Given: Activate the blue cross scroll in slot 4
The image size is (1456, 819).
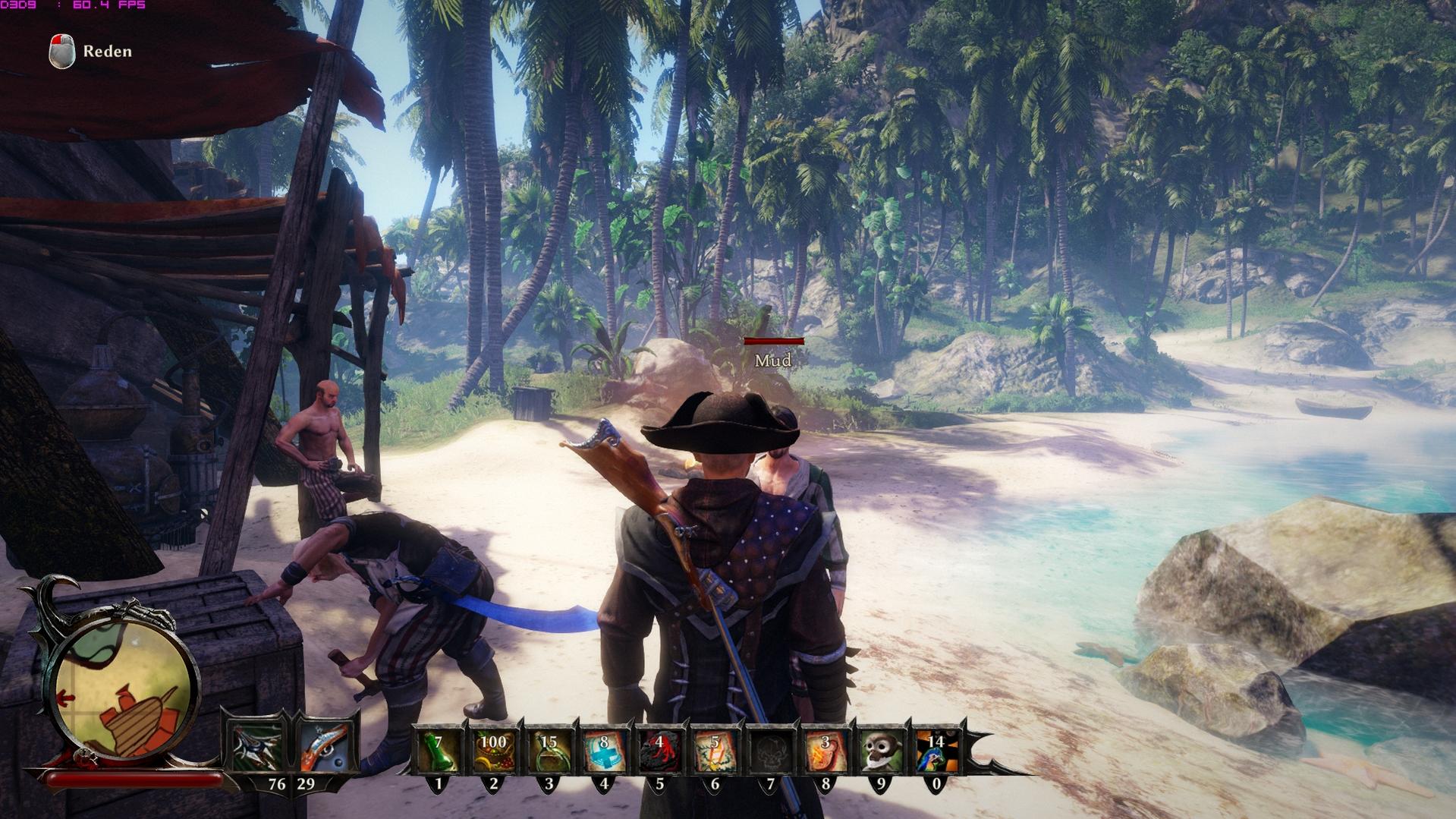Looking at the screenshot, I should coord(604,750).
